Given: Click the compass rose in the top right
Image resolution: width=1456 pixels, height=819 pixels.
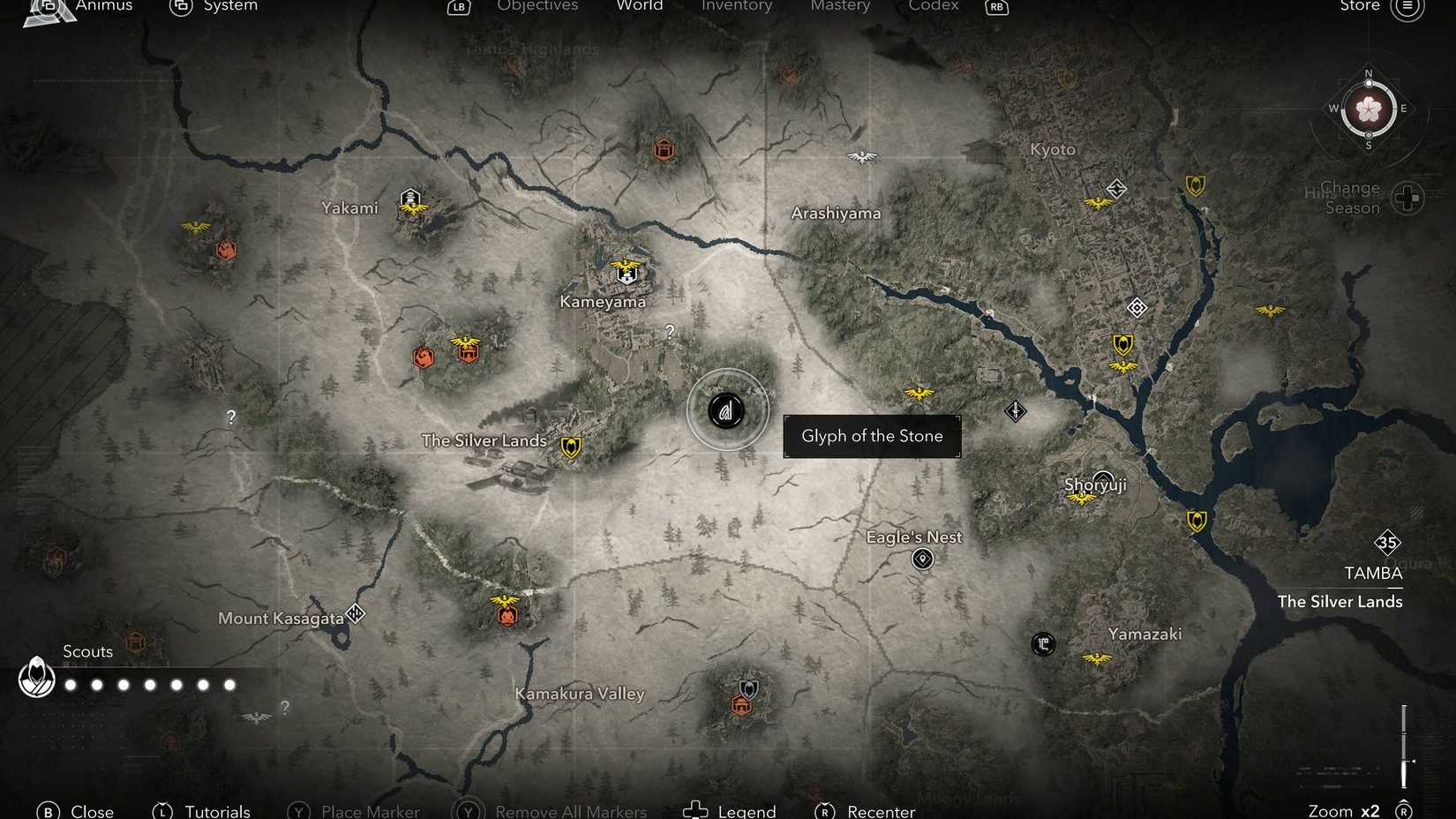Looking at the screenshot, I should coord(1369,110).
